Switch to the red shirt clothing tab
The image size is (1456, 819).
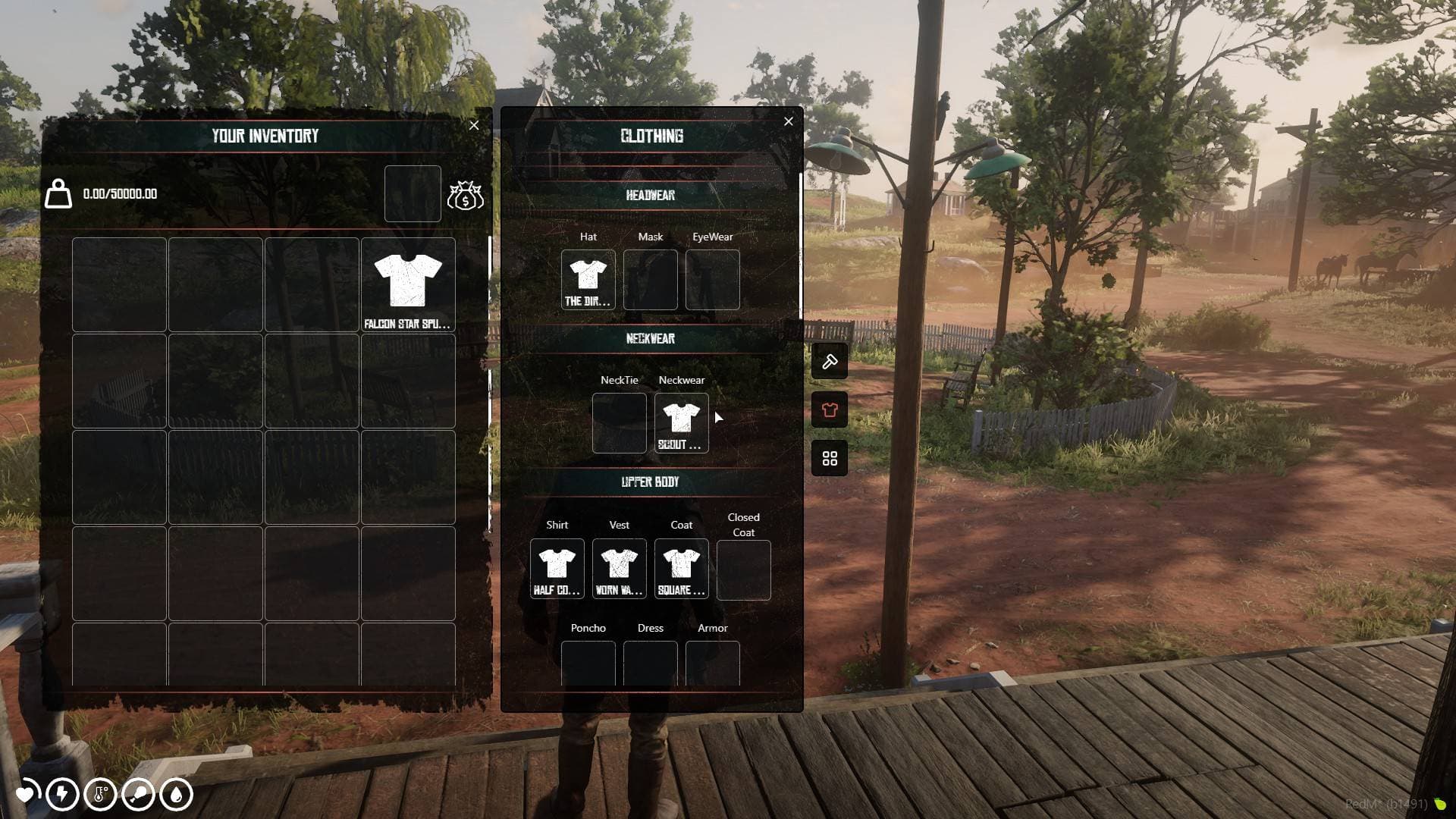pos(830,410)
